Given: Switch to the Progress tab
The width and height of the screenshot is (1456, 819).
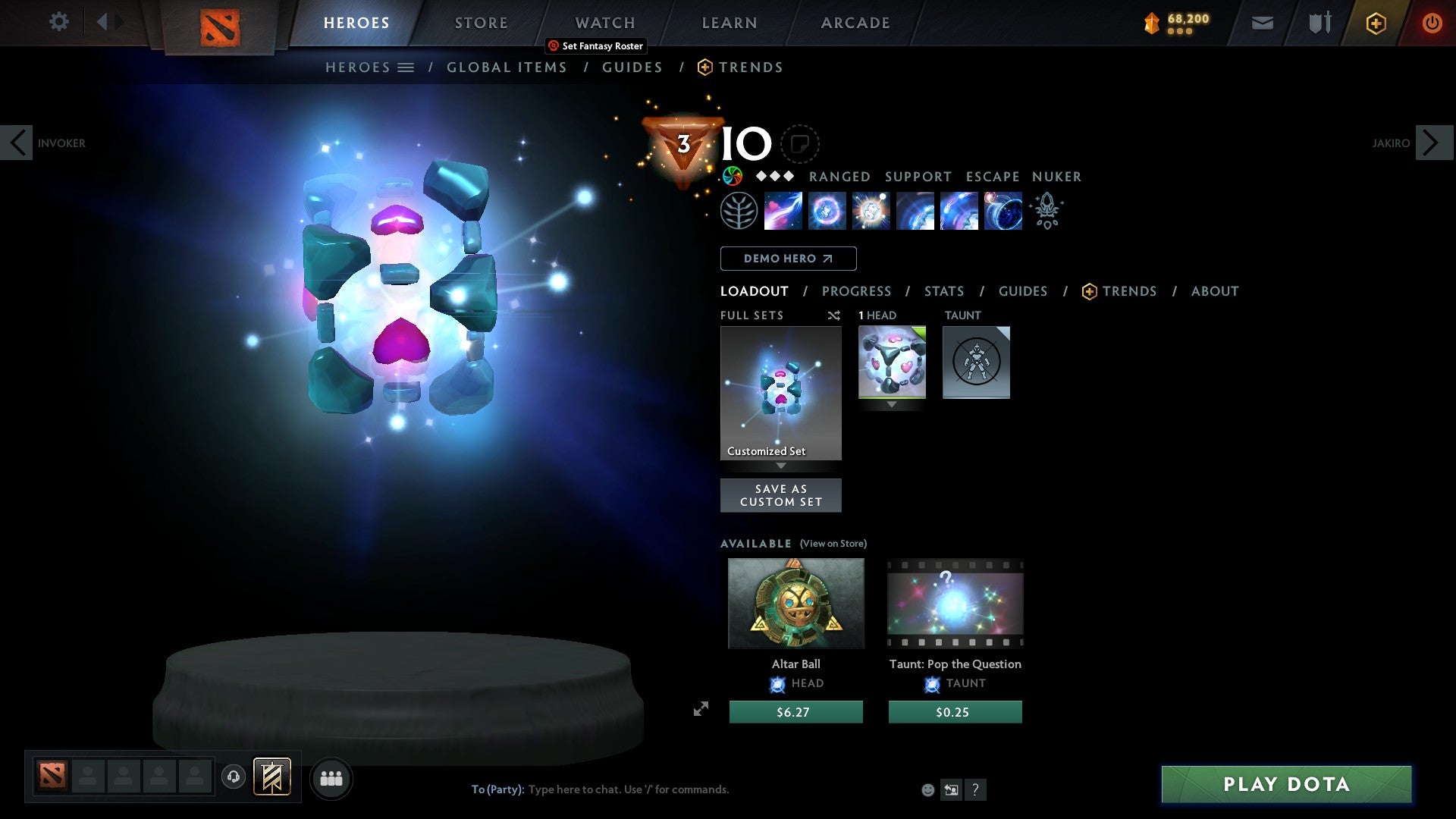Looking at the screenshot, I should (857, 290).
